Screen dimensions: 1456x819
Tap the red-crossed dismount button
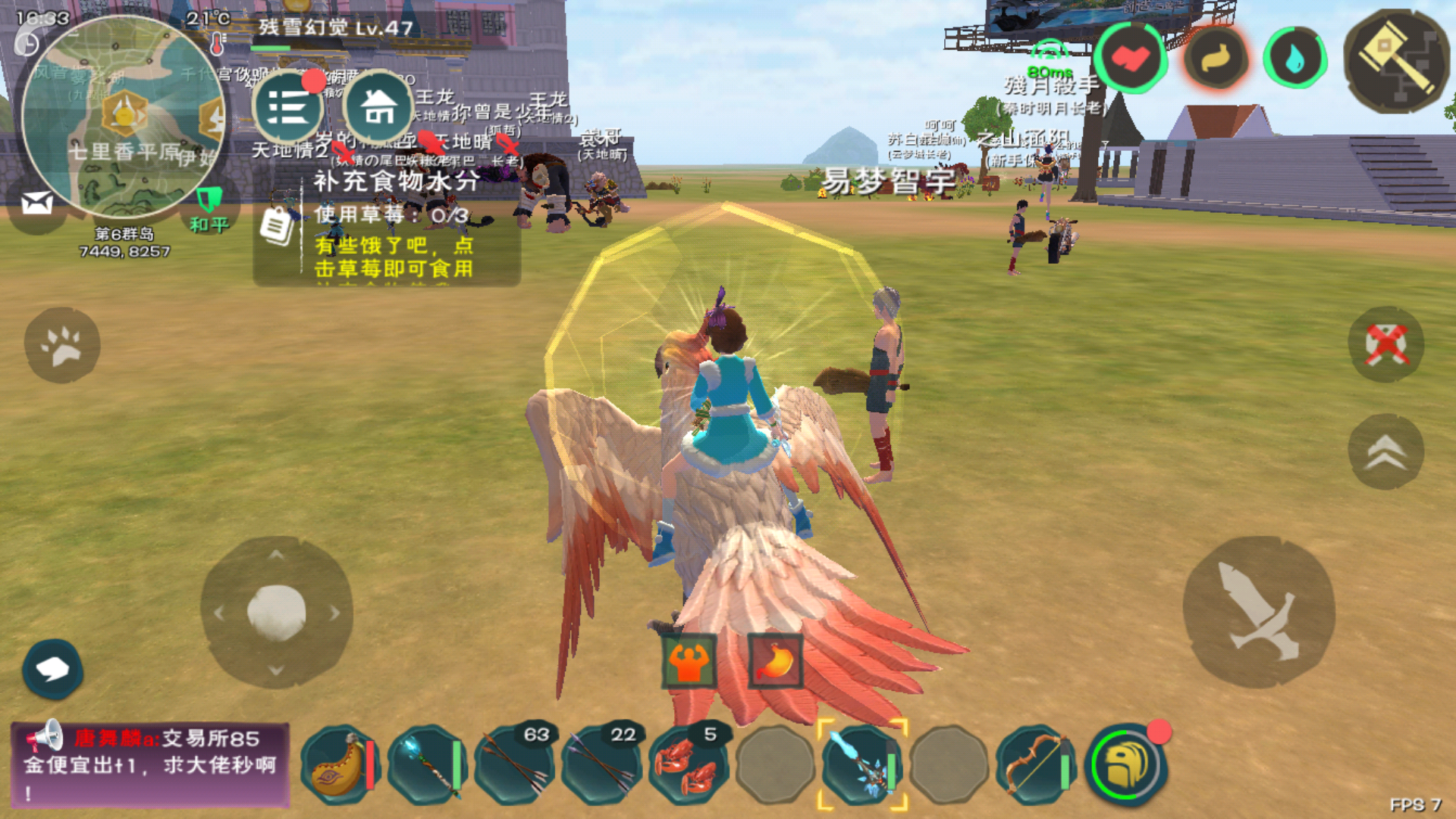[1386, 344]
